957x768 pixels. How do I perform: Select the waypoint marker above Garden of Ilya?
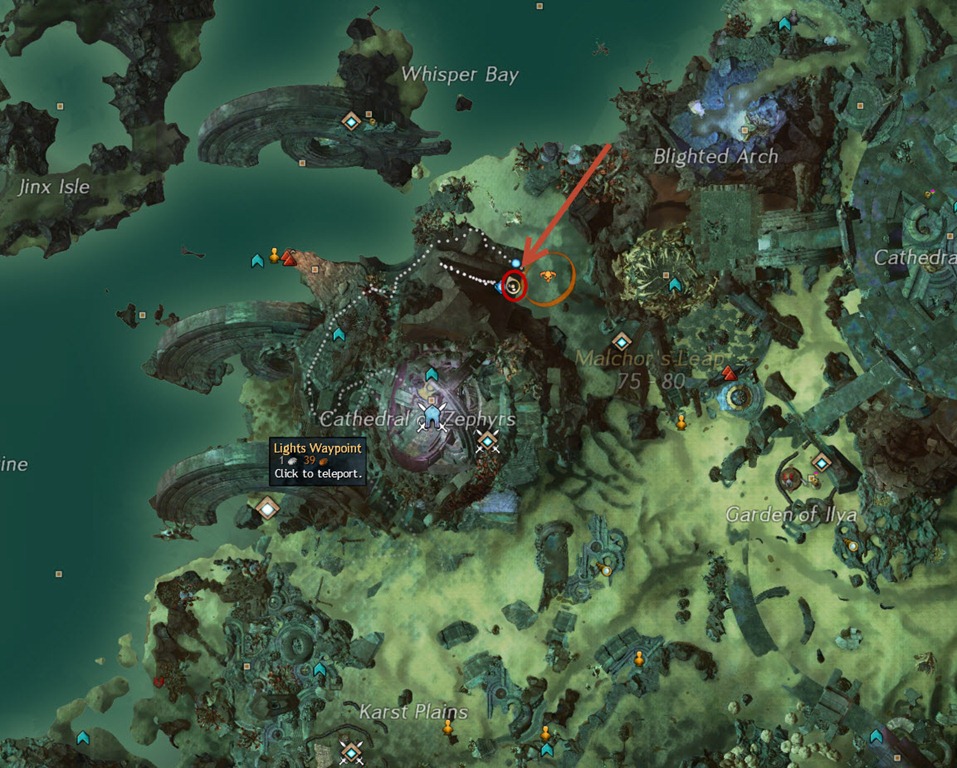coord(821,462)
